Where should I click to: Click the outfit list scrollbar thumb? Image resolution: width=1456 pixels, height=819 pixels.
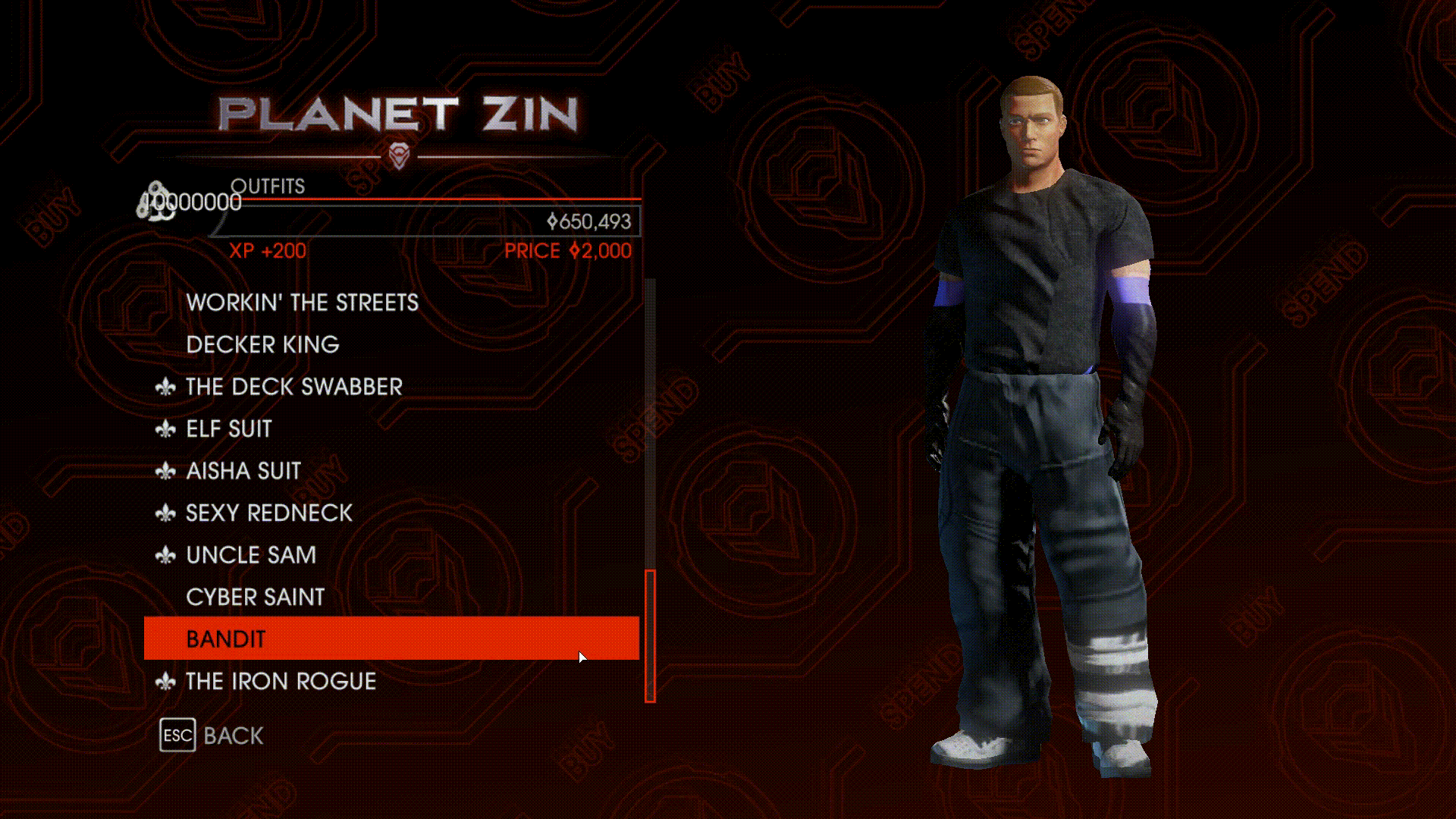[650, 635]
